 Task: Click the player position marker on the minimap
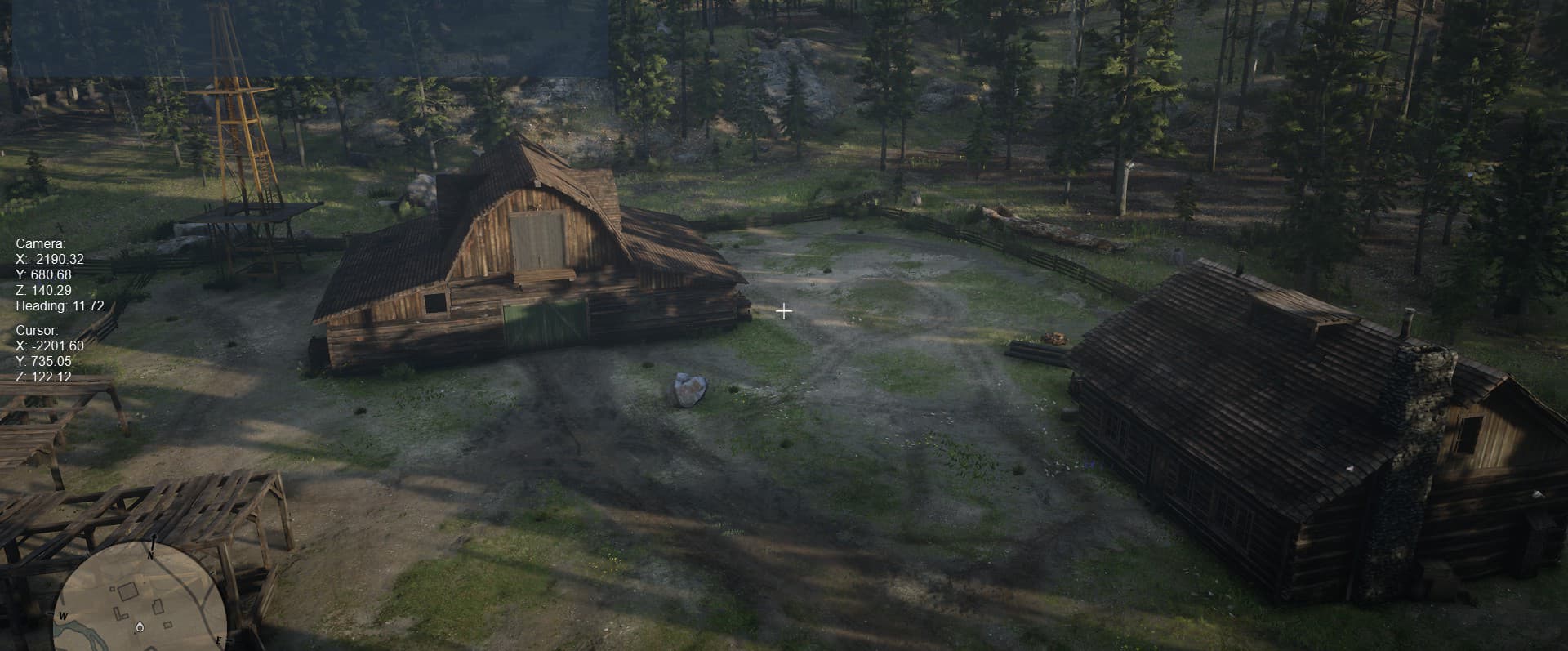(140, 627)
